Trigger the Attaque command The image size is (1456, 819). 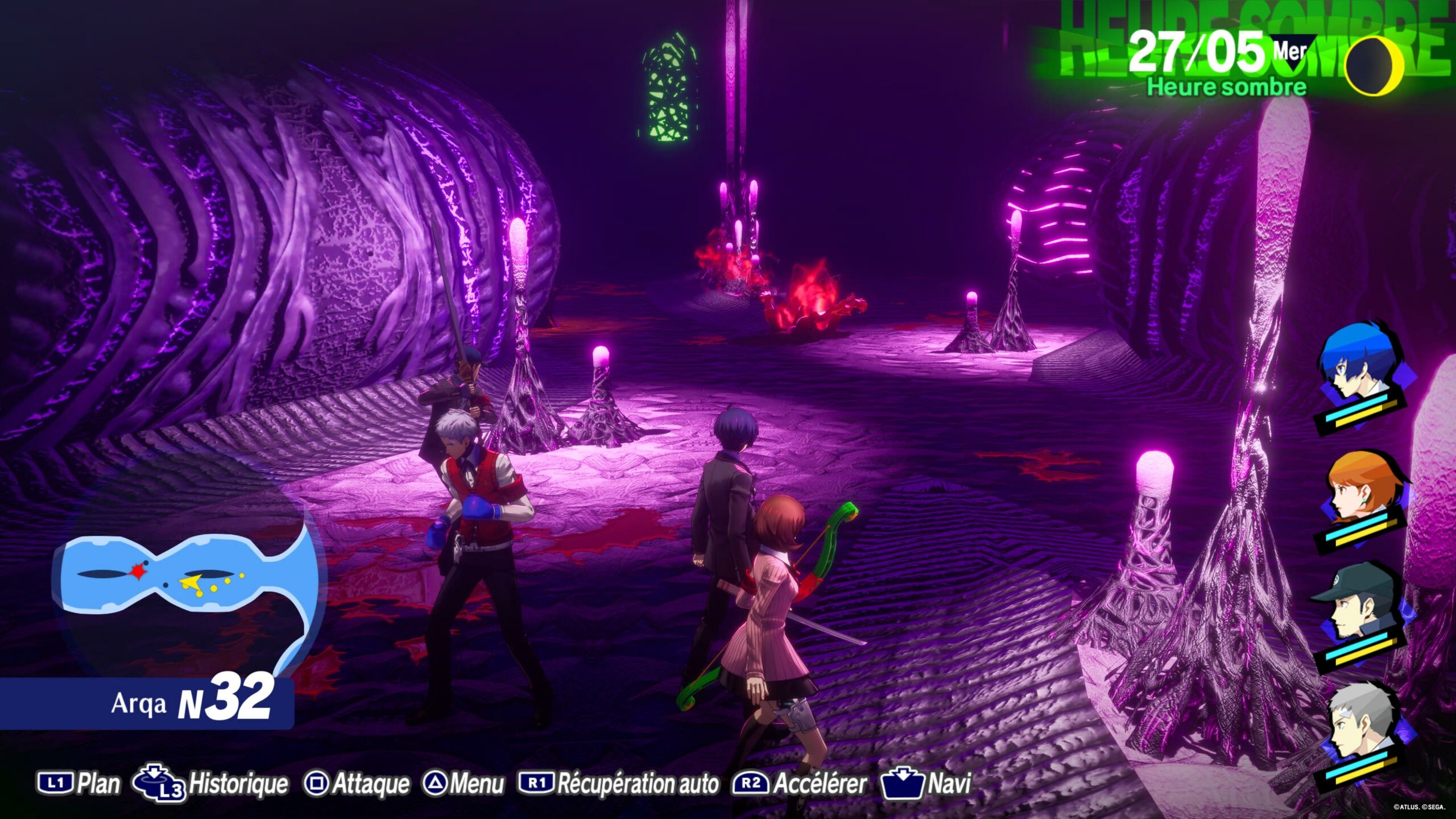coord(357,783)
